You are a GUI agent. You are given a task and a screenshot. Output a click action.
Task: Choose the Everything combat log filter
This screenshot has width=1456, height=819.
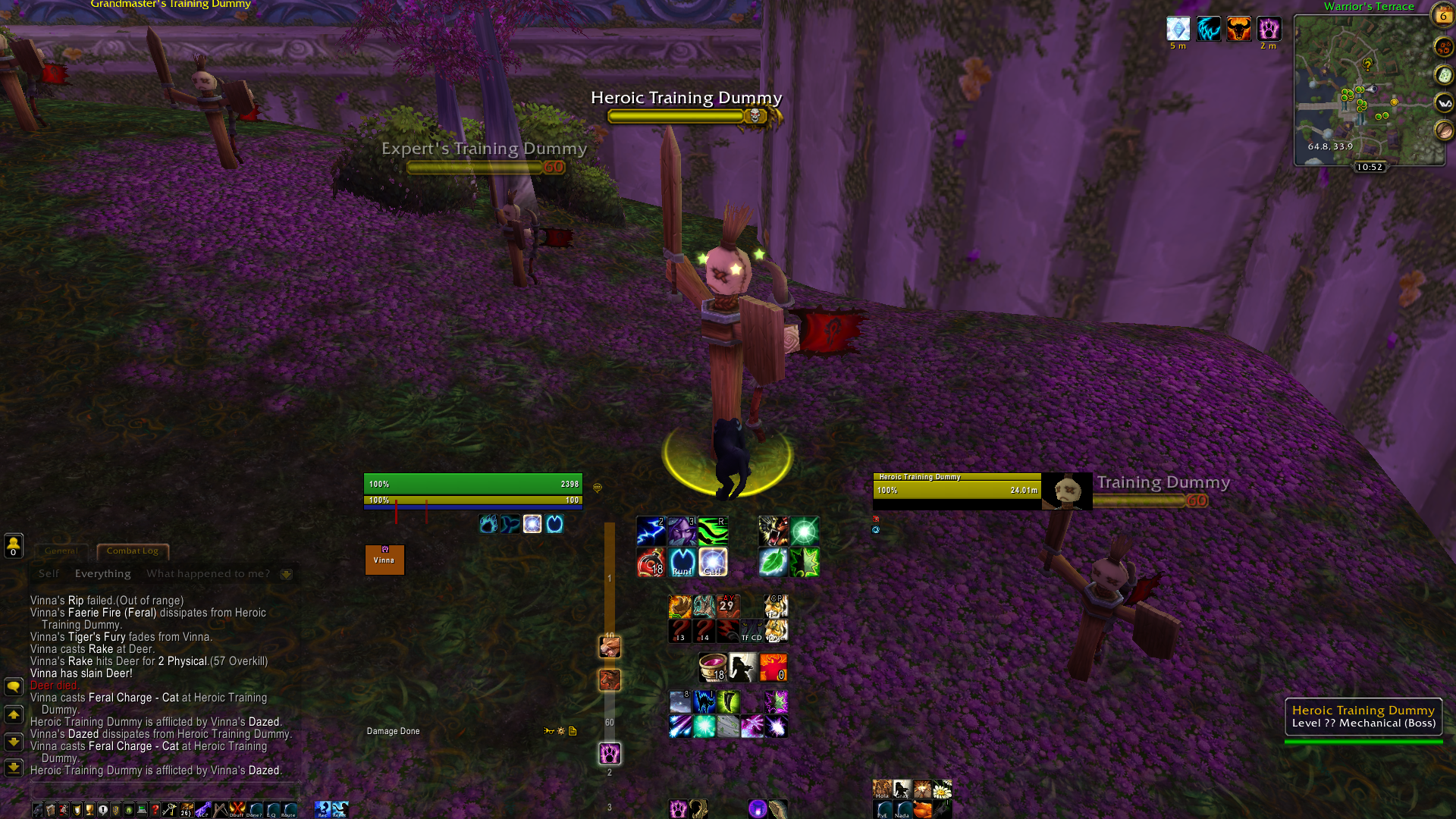click(x=102, y=574)
